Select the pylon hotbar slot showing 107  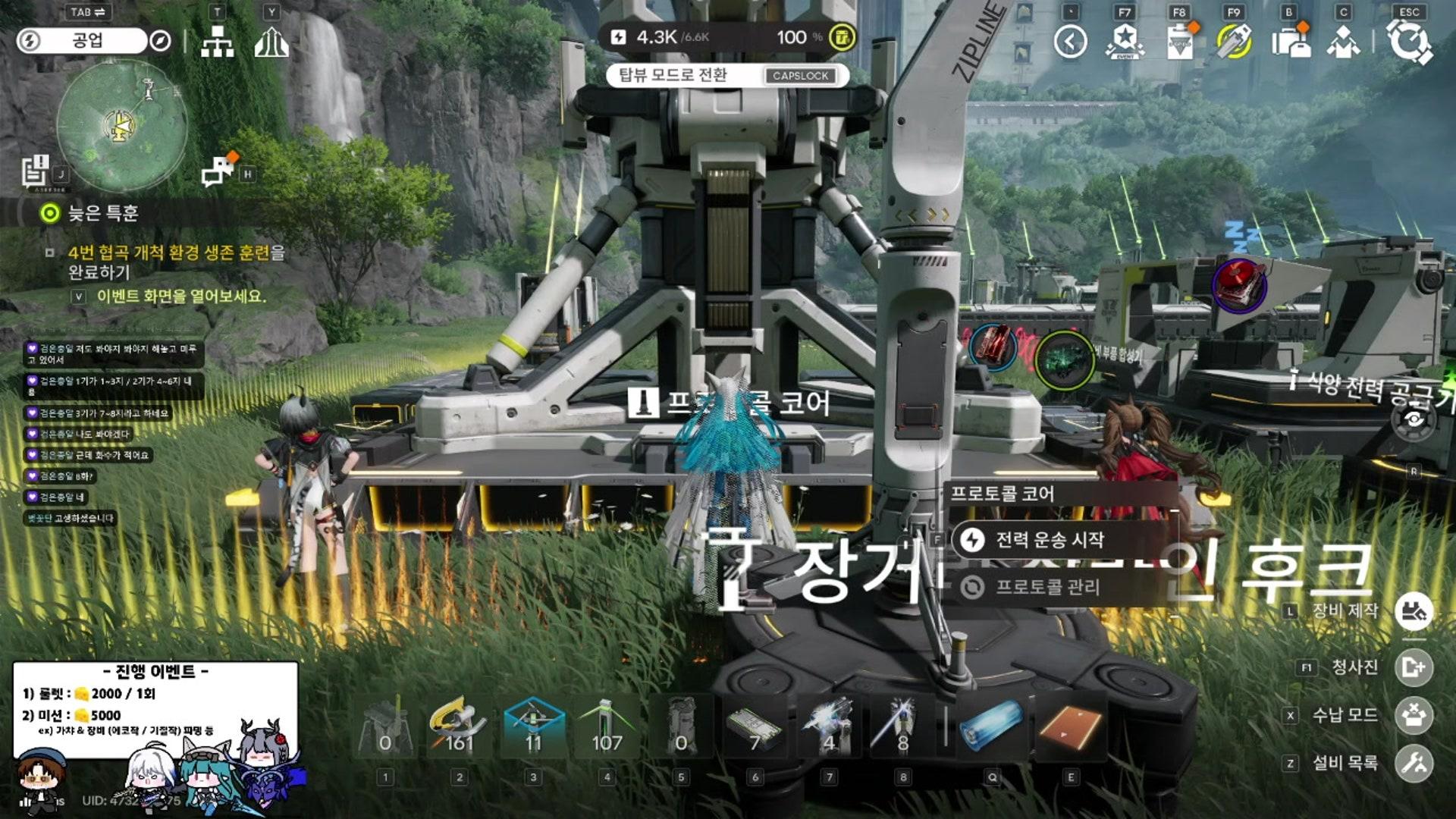click(607, 728)
